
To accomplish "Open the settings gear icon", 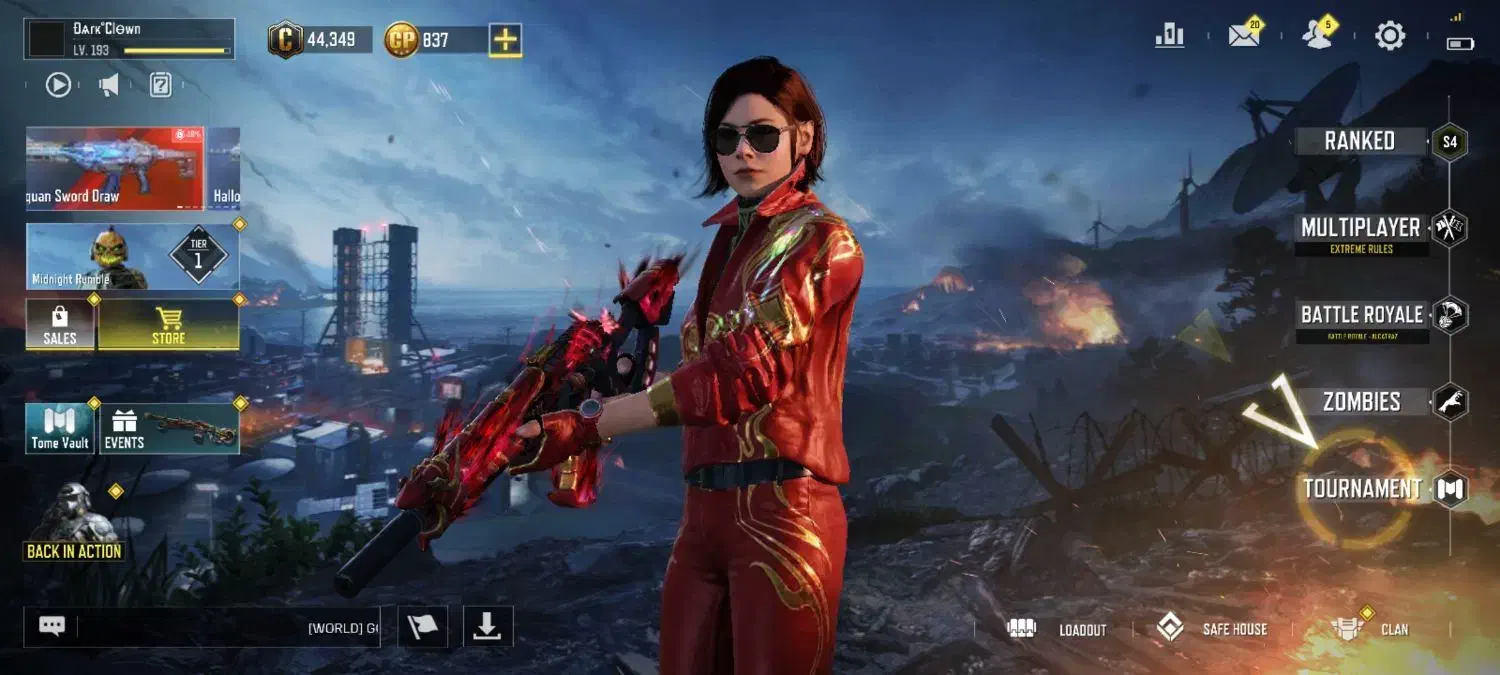I will point(1390,37).
